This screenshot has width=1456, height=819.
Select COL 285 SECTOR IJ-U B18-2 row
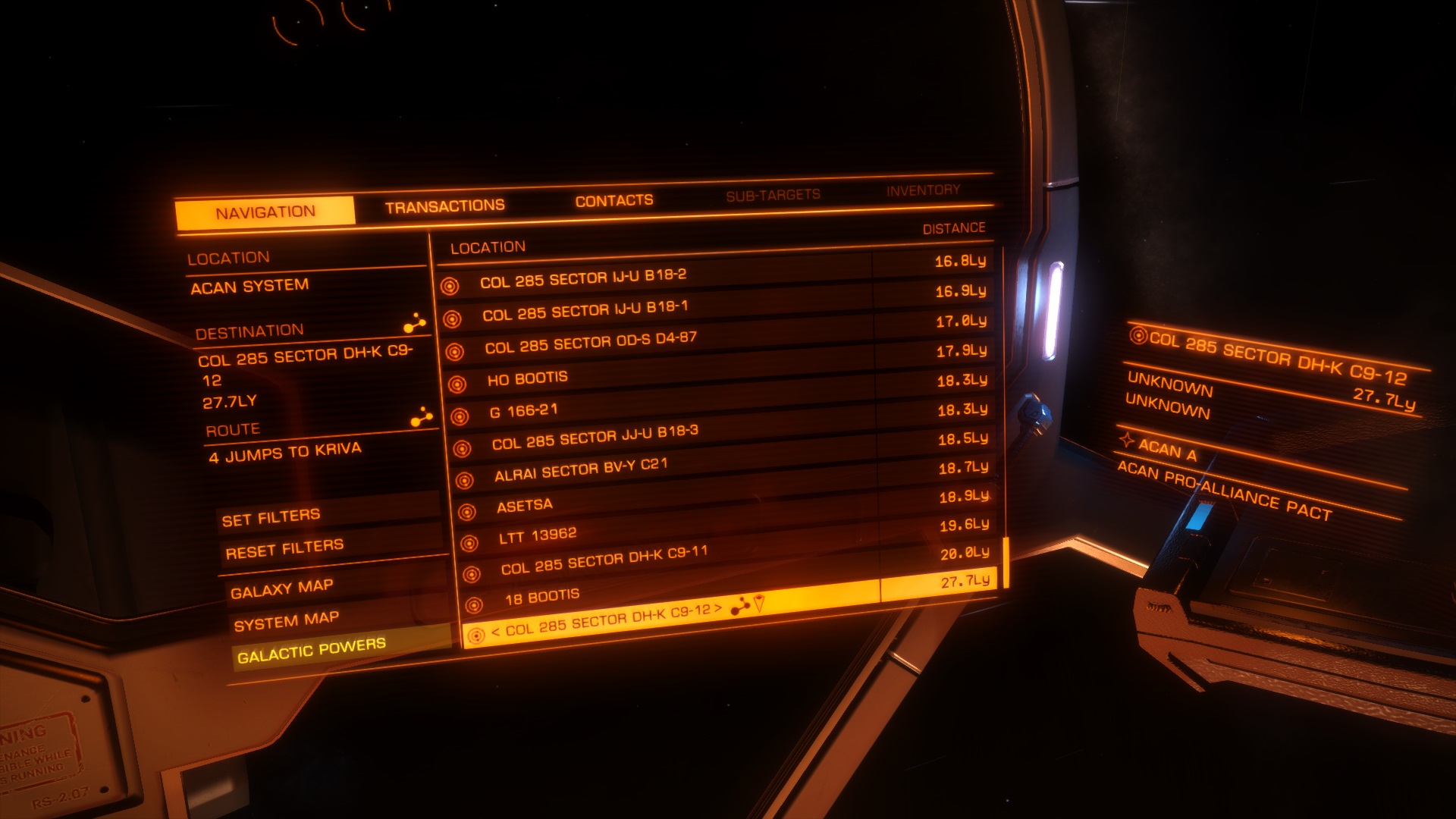click(x=582, y=278)
